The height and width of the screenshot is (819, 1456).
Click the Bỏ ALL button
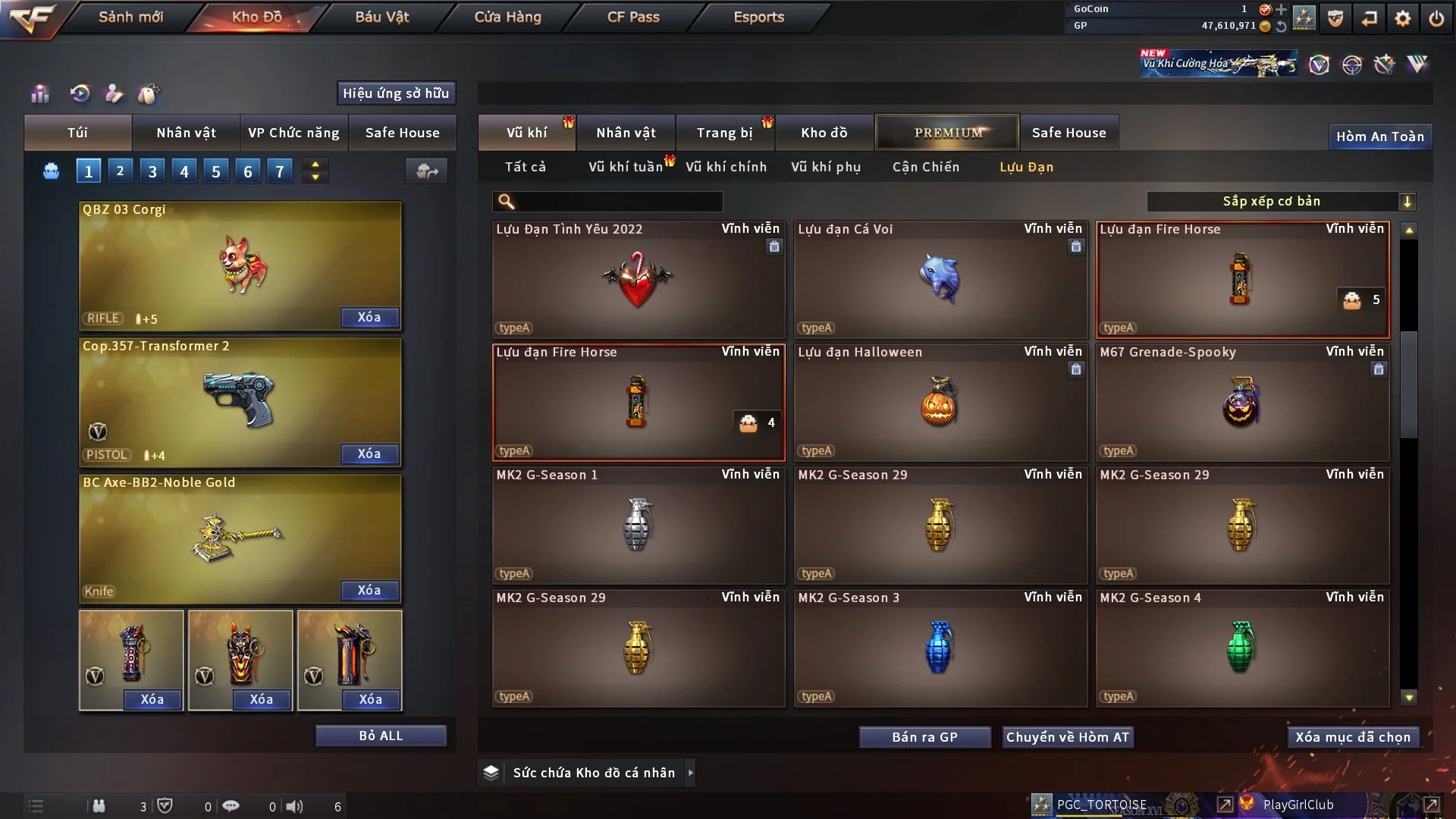click(381, 736)
